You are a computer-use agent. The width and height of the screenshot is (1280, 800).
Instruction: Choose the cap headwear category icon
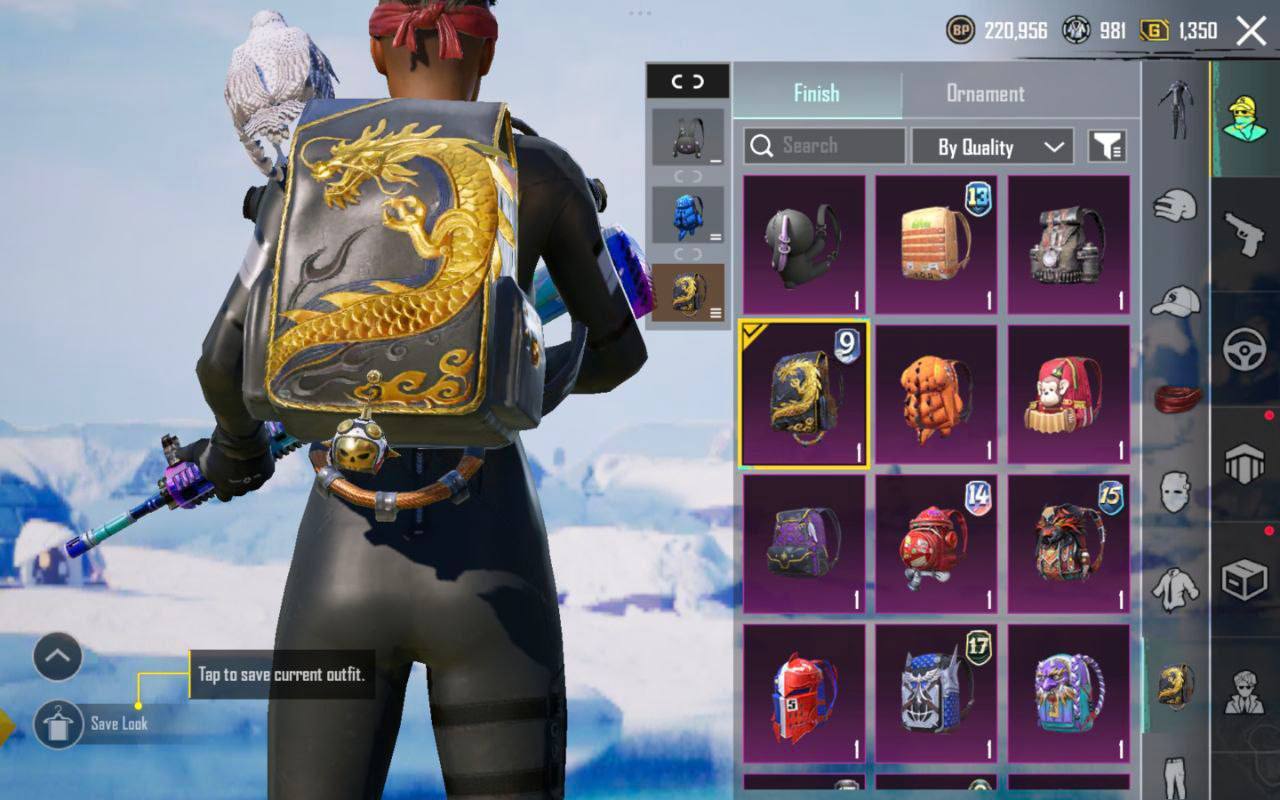(1175, 301)
